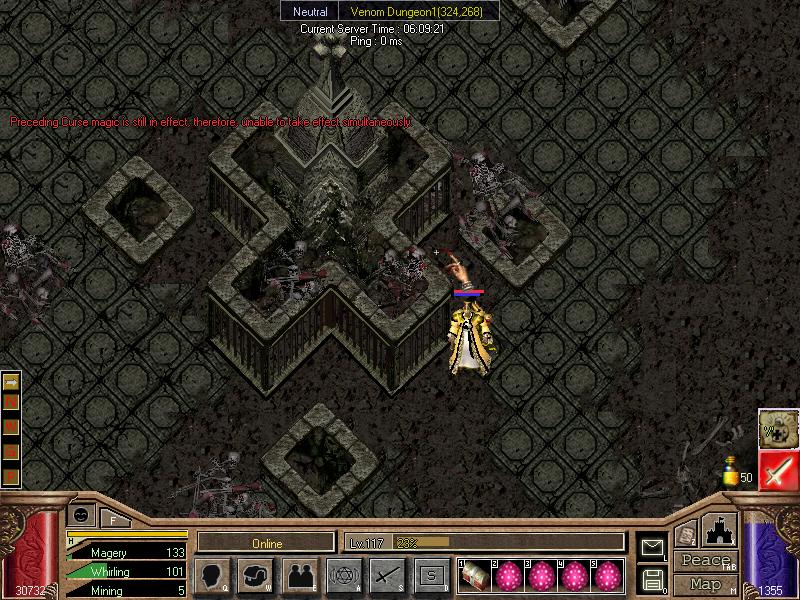Open the inventory bag button
The image size is (800, 600).
tap(256, 576)
